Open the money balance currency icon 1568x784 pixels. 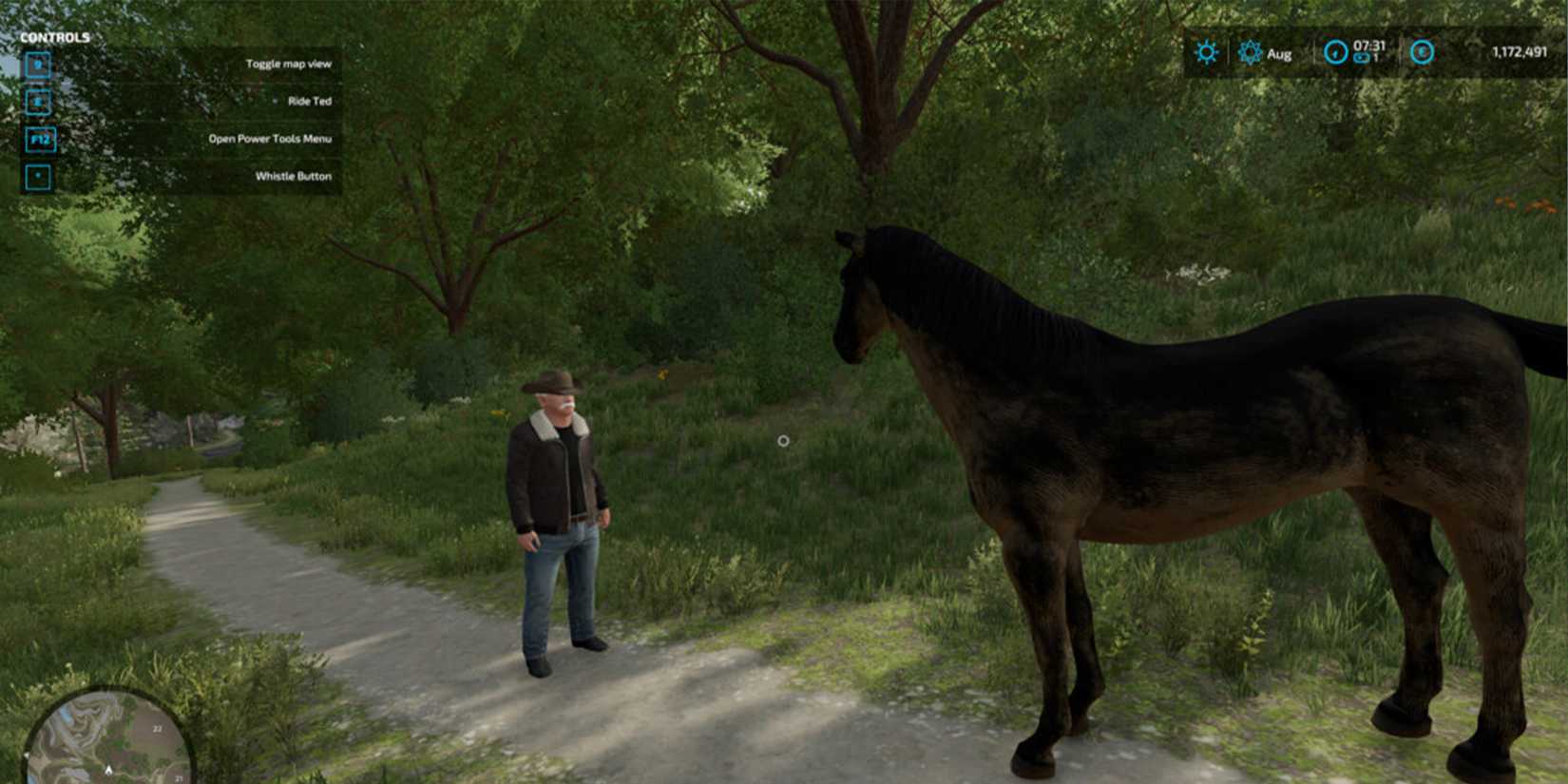pyautogui.click(x=1423, y=52)
